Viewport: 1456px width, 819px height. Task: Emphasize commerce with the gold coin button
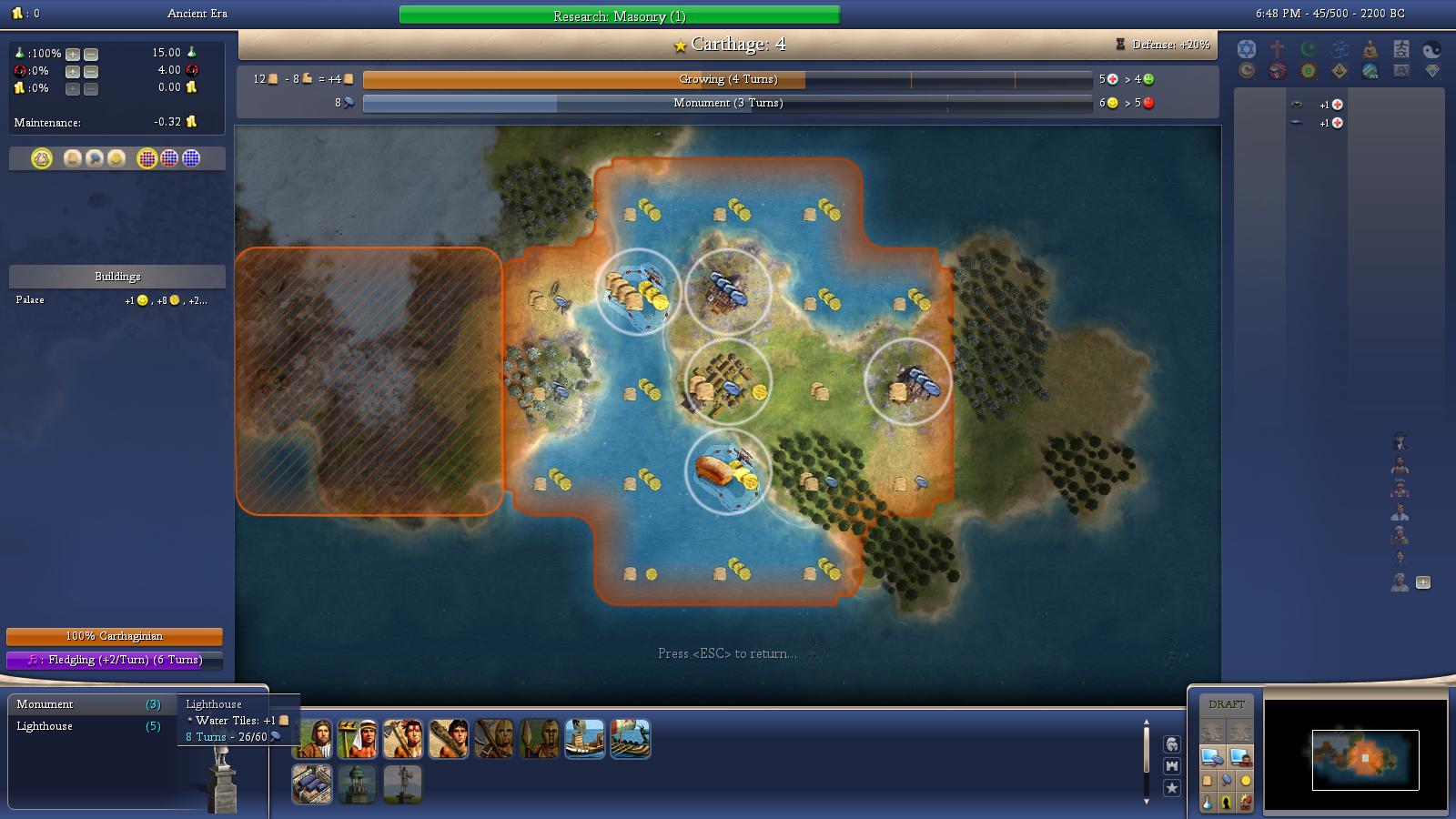(1246, 781)
